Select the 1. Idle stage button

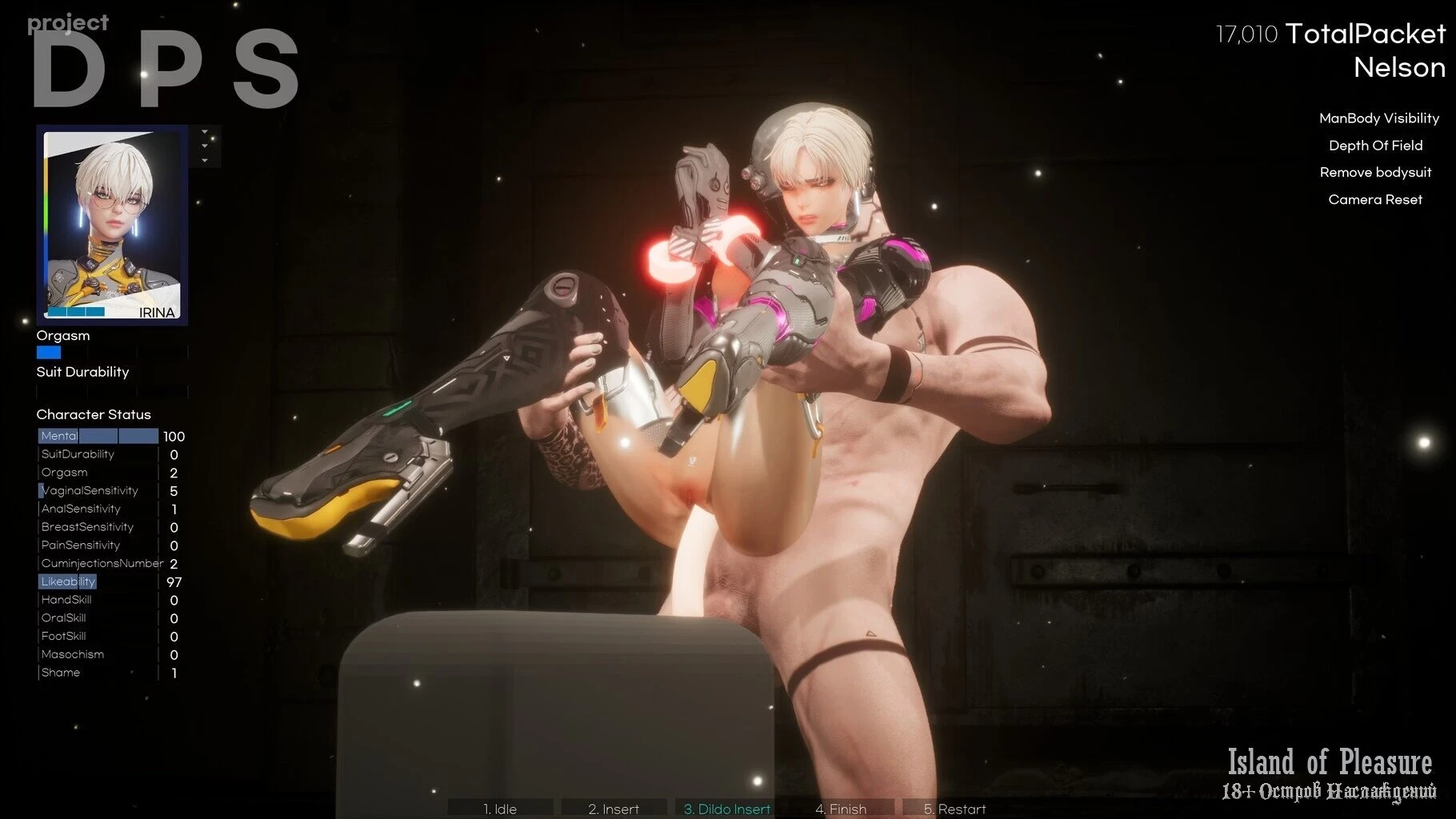500,809
